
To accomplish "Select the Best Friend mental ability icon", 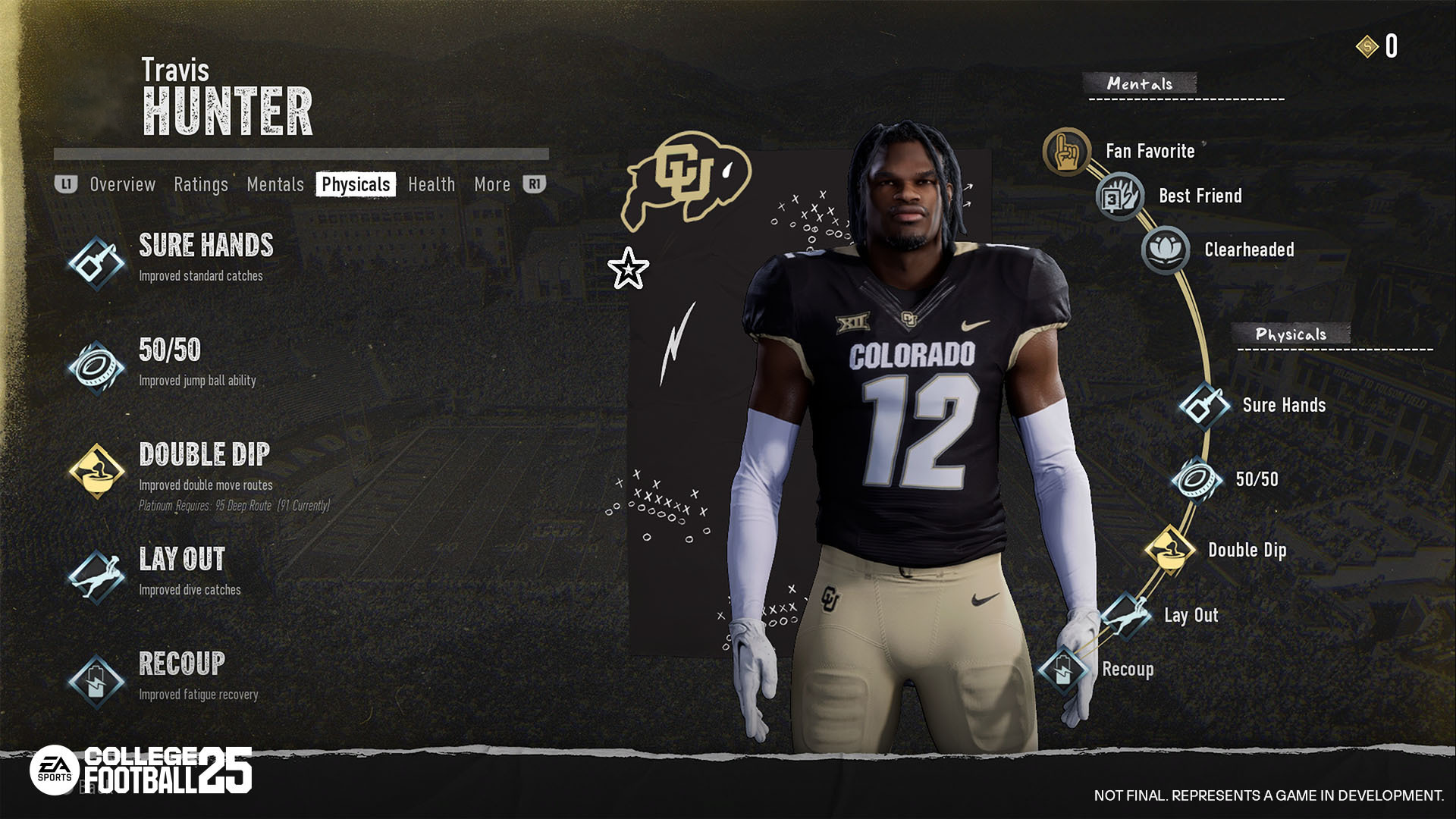I will (1119, 196).
